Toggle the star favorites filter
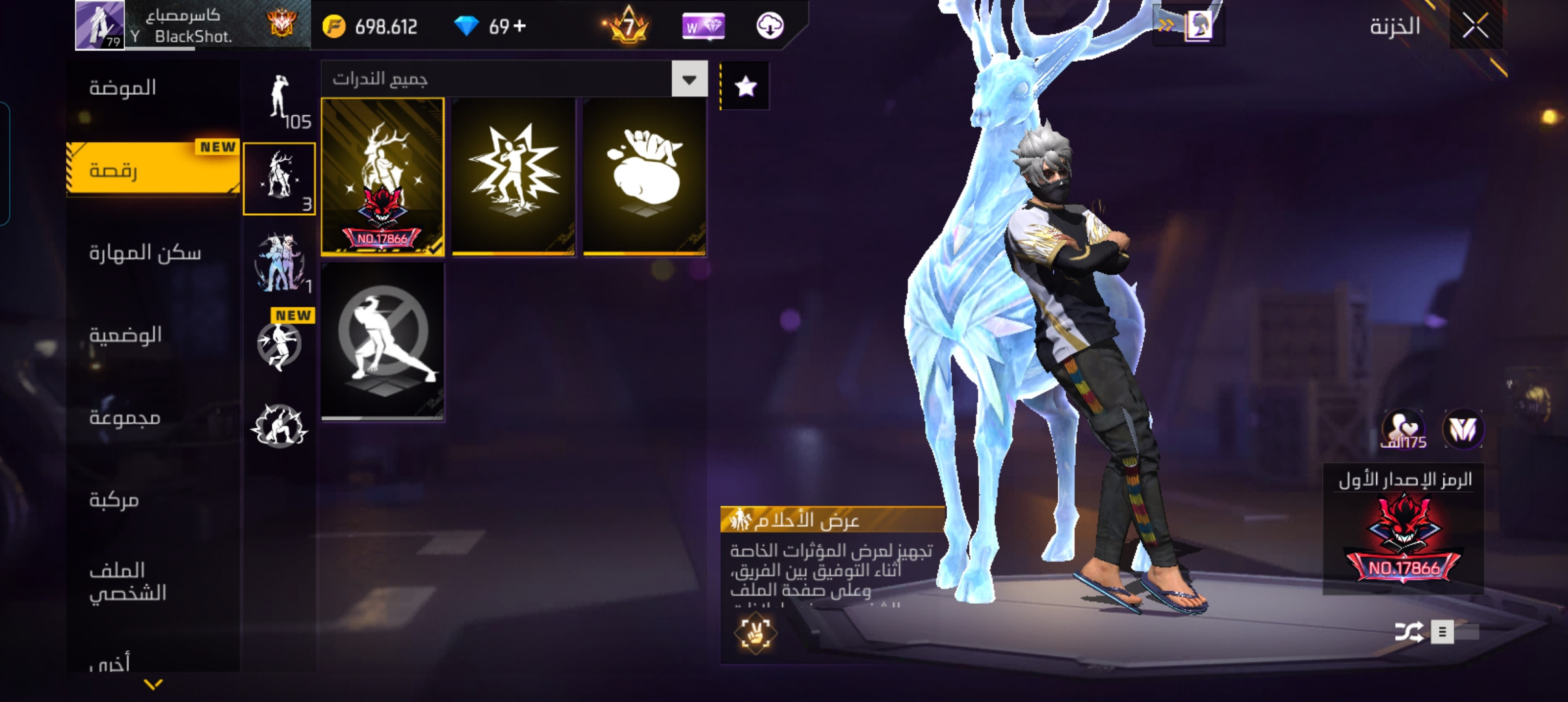This screenshot has height=702, width=1568. click(x=746, y=86)
